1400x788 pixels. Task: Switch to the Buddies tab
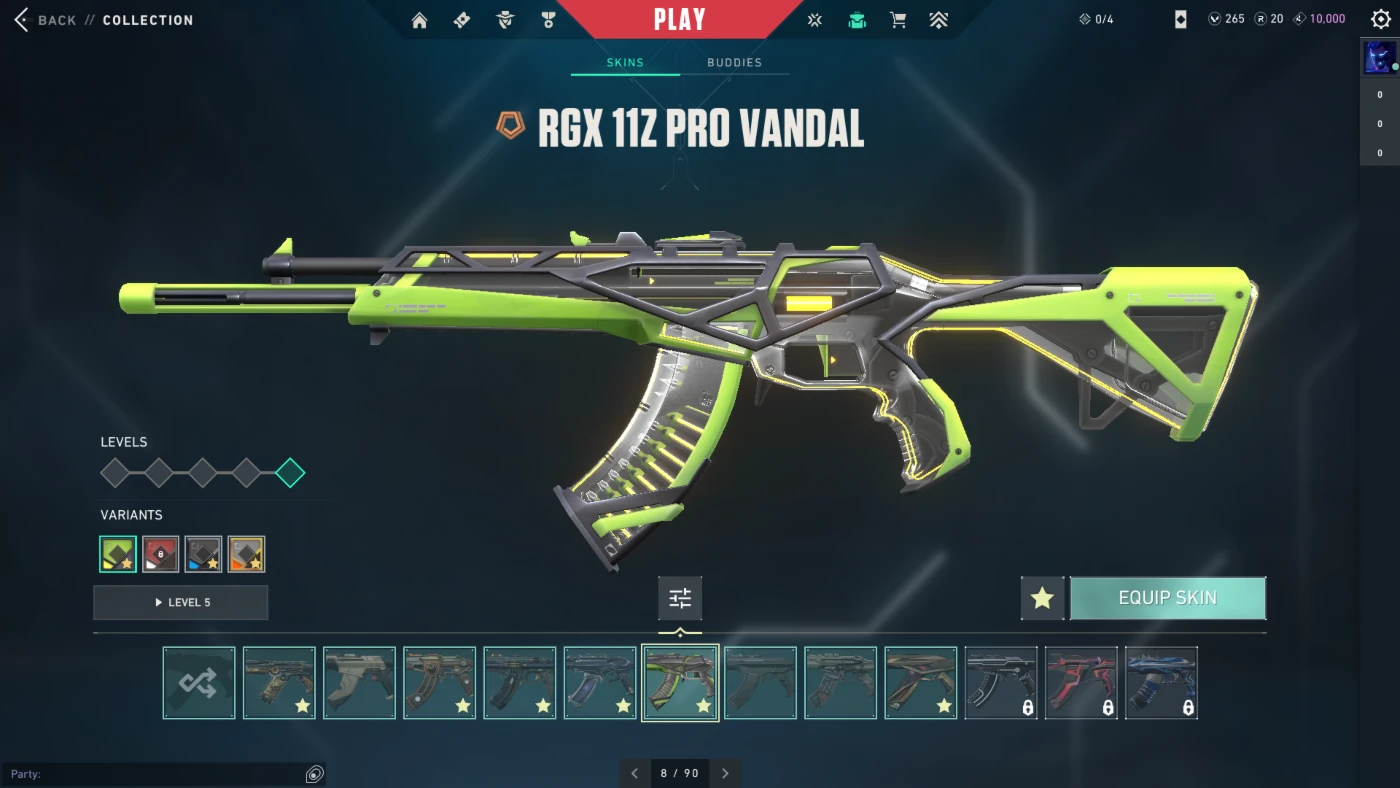coord(734,62)
